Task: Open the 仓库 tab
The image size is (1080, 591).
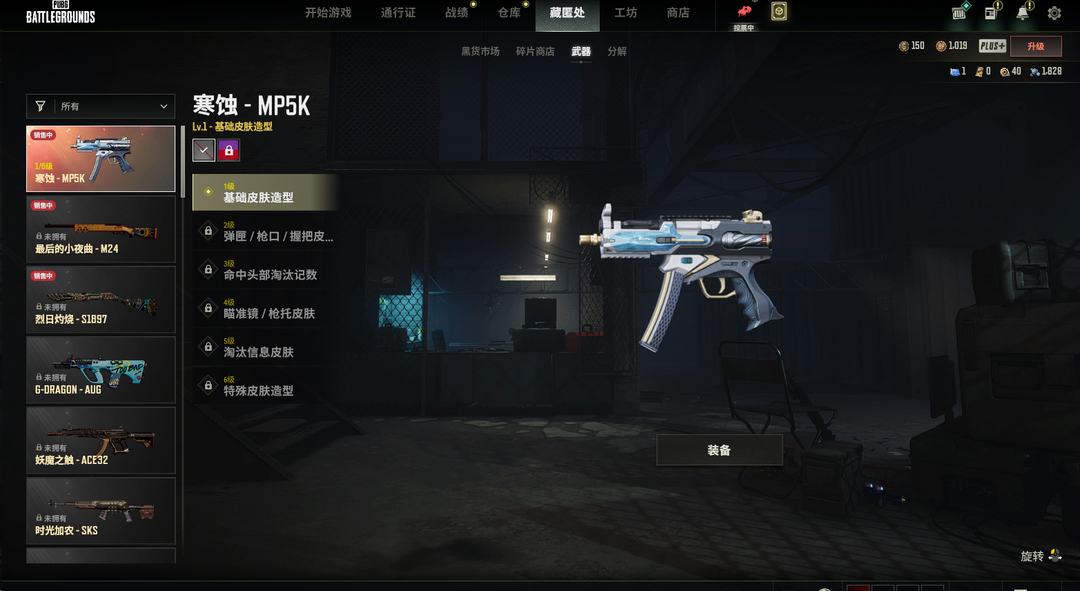Action: pos(509,13)
